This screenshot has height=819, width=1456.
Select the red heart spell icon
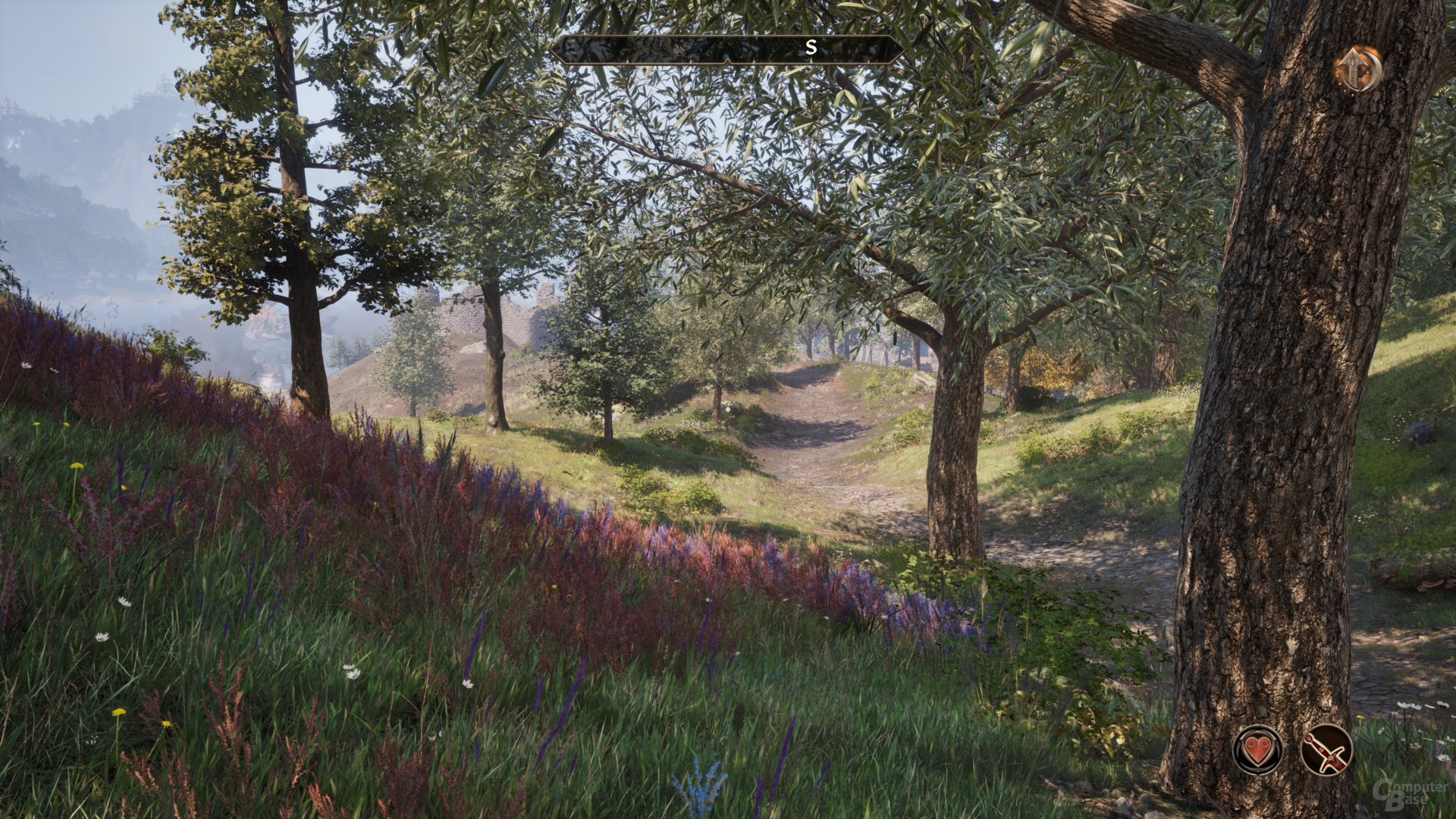1258,750
